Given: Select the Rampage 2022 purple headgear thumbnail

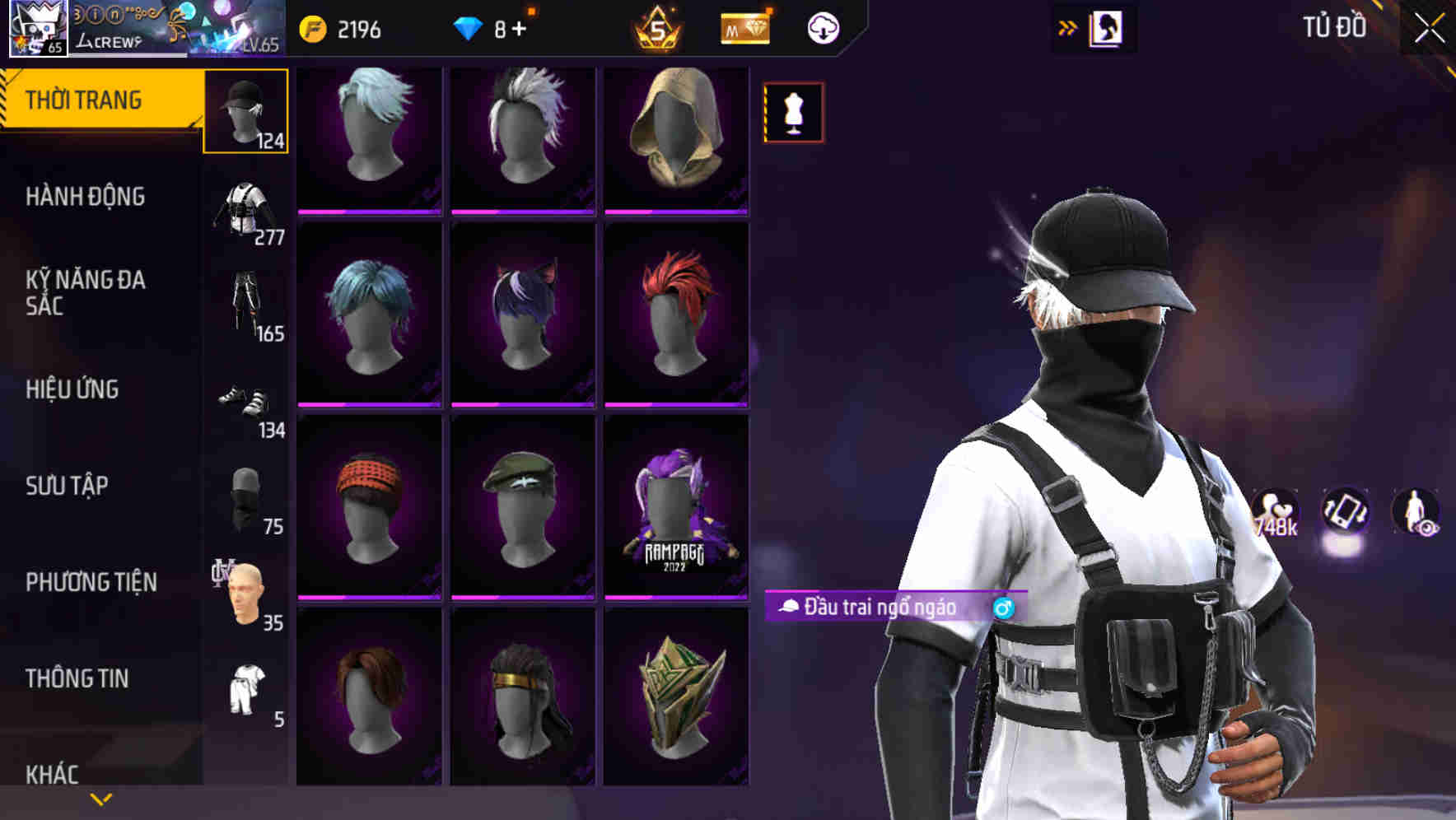Looking at the screenshot, I should (677, 506).
